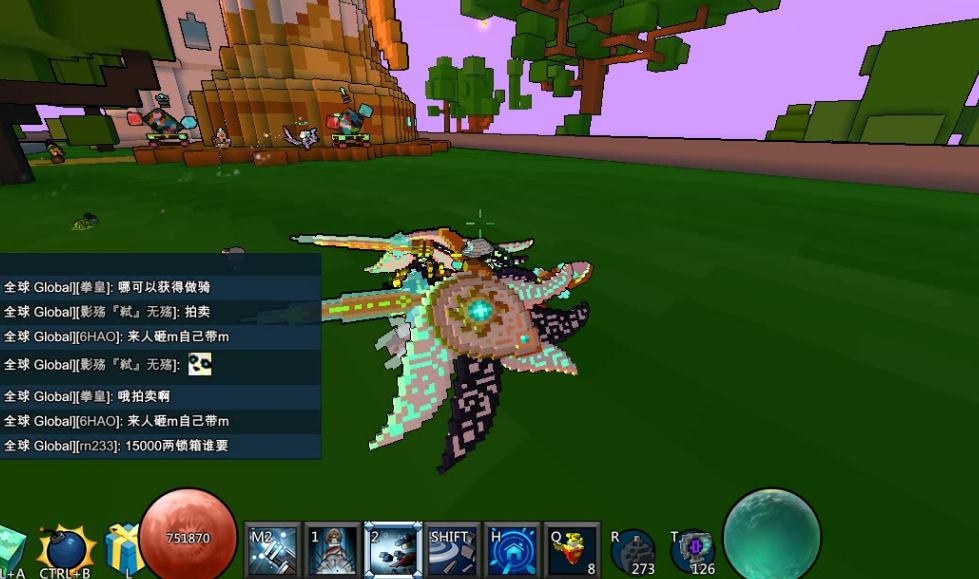
Task: Open the blue bomb CTRL+B icon
Action: tap(65, 549)
